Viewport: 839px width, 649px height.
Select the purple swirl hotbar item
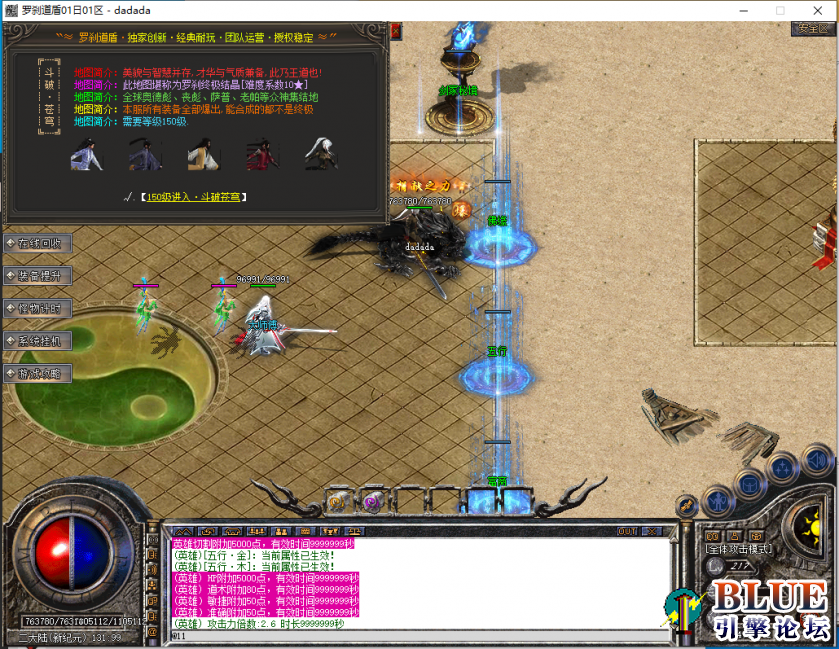coord(372,500)
